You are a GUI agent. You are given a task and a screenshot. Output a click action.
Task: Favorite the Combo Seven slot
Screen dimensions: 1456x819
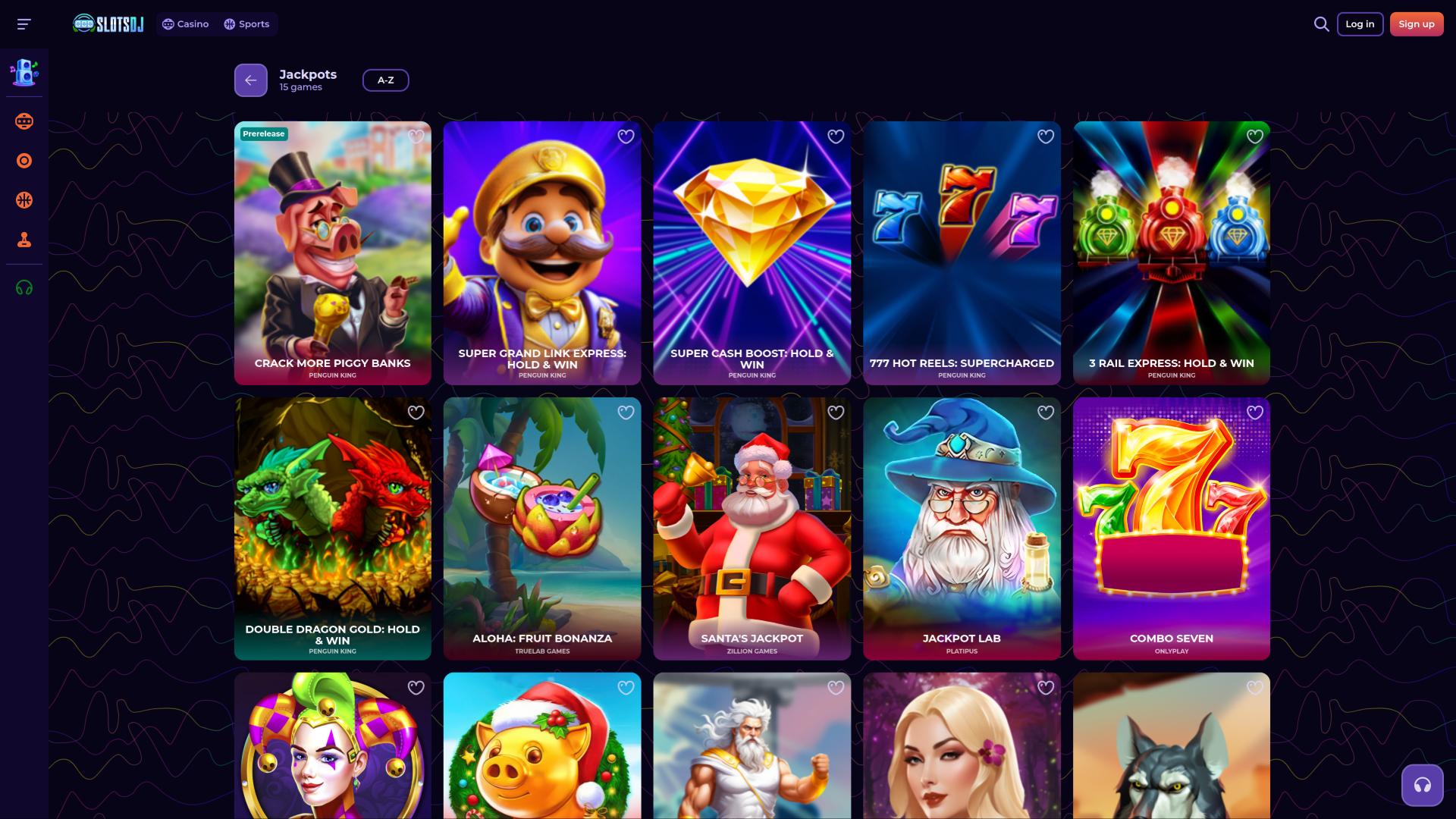coord(1255,412)
